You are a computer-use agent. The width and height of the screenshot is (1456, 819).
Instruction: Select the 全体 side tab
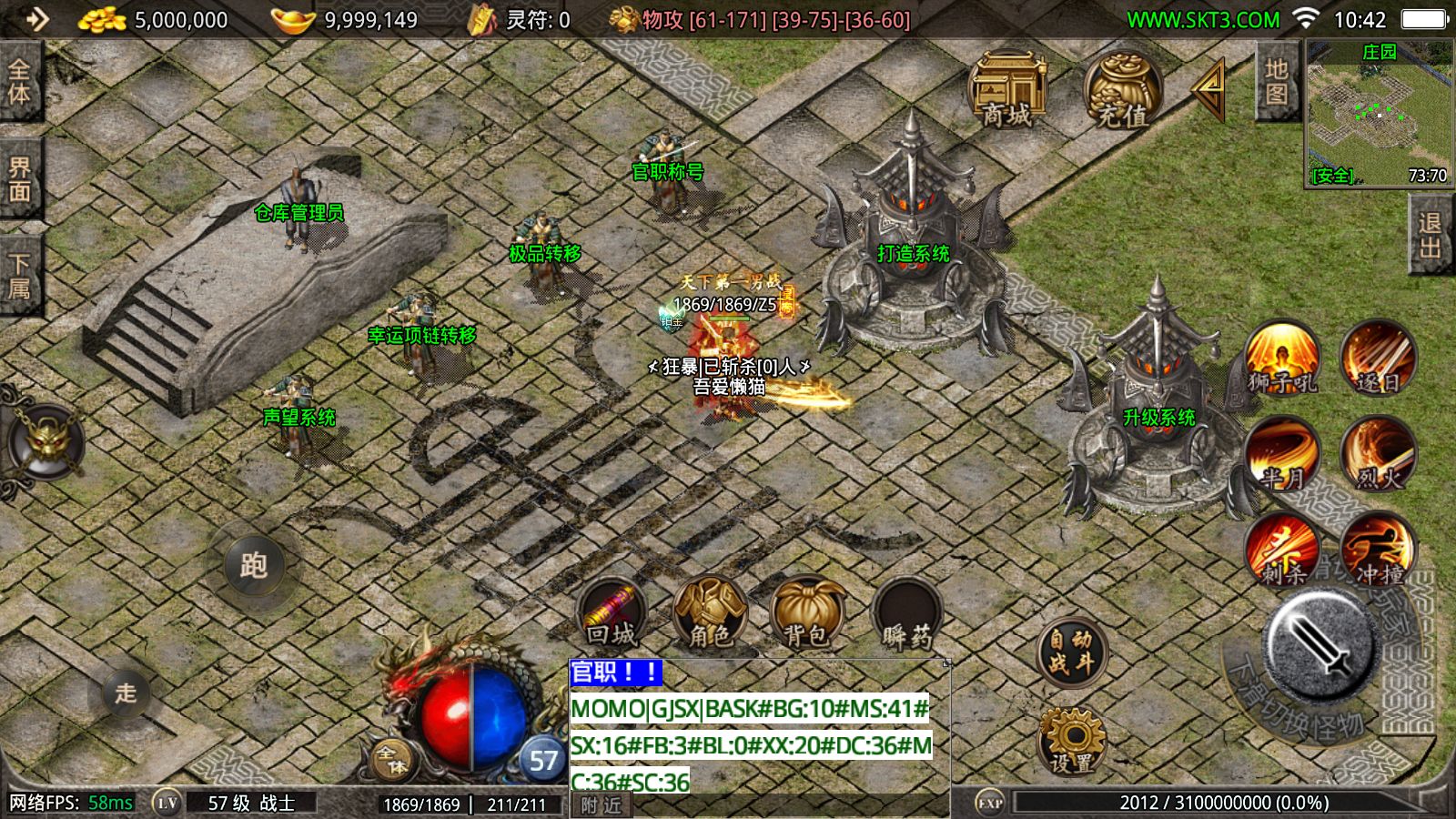point(19,80)
